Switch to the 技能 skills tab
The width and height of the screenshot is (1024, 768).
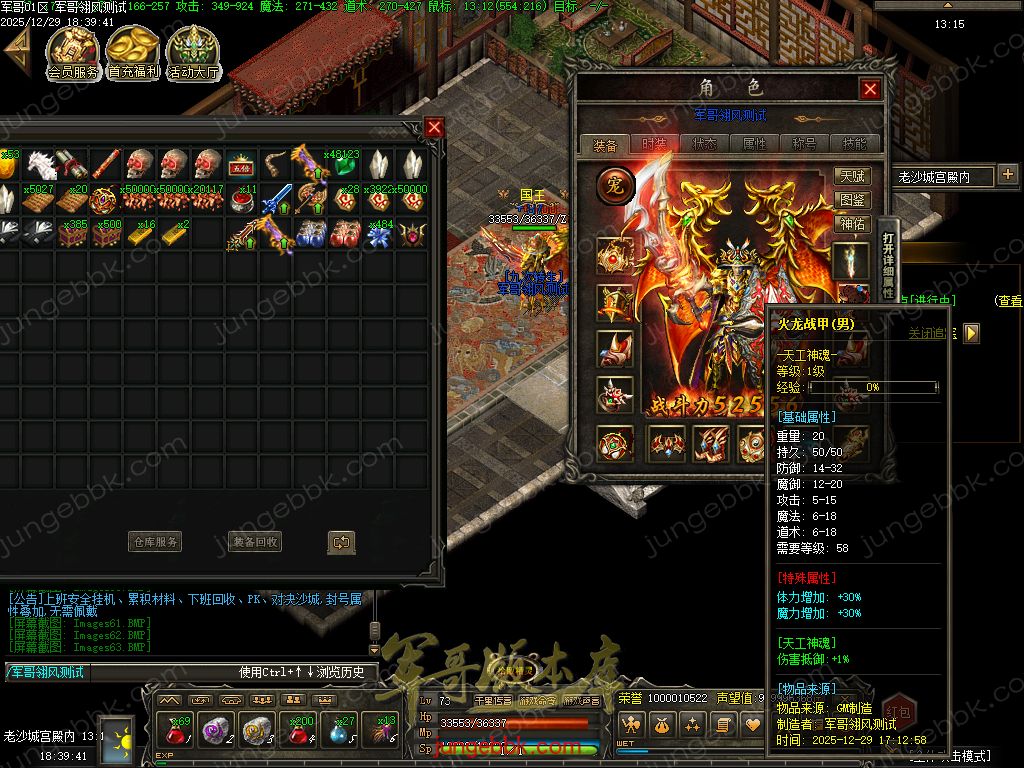point(854,144)
